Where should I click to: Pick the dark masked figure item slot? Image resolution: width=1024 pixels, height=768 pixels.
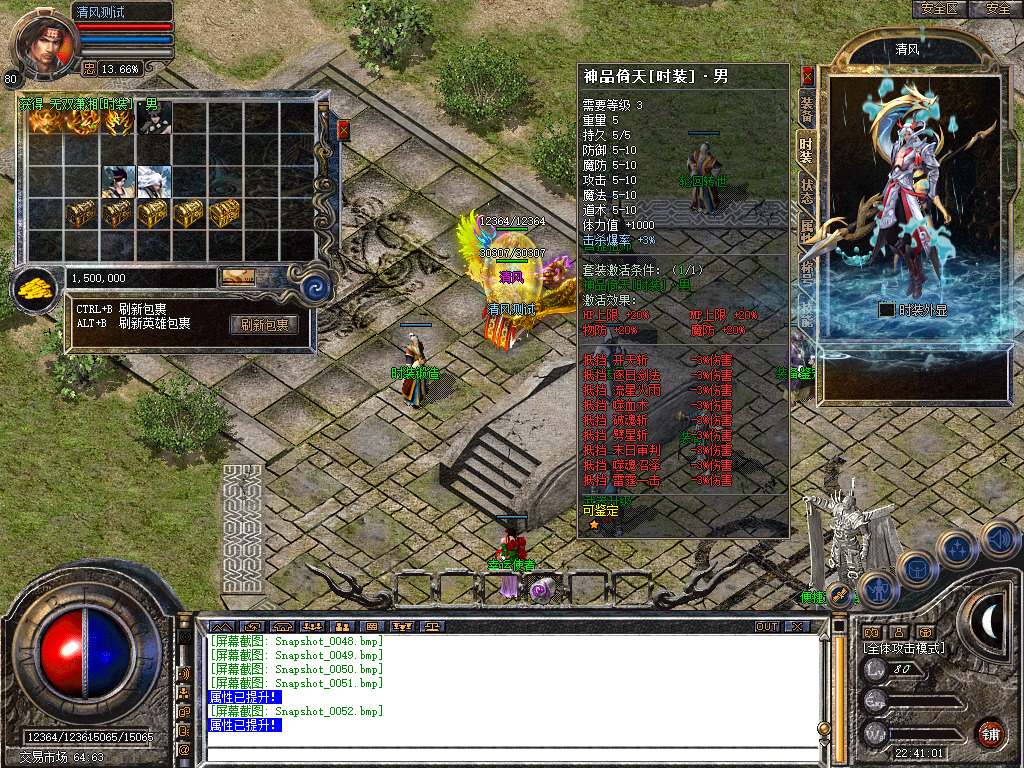[154, 120]
